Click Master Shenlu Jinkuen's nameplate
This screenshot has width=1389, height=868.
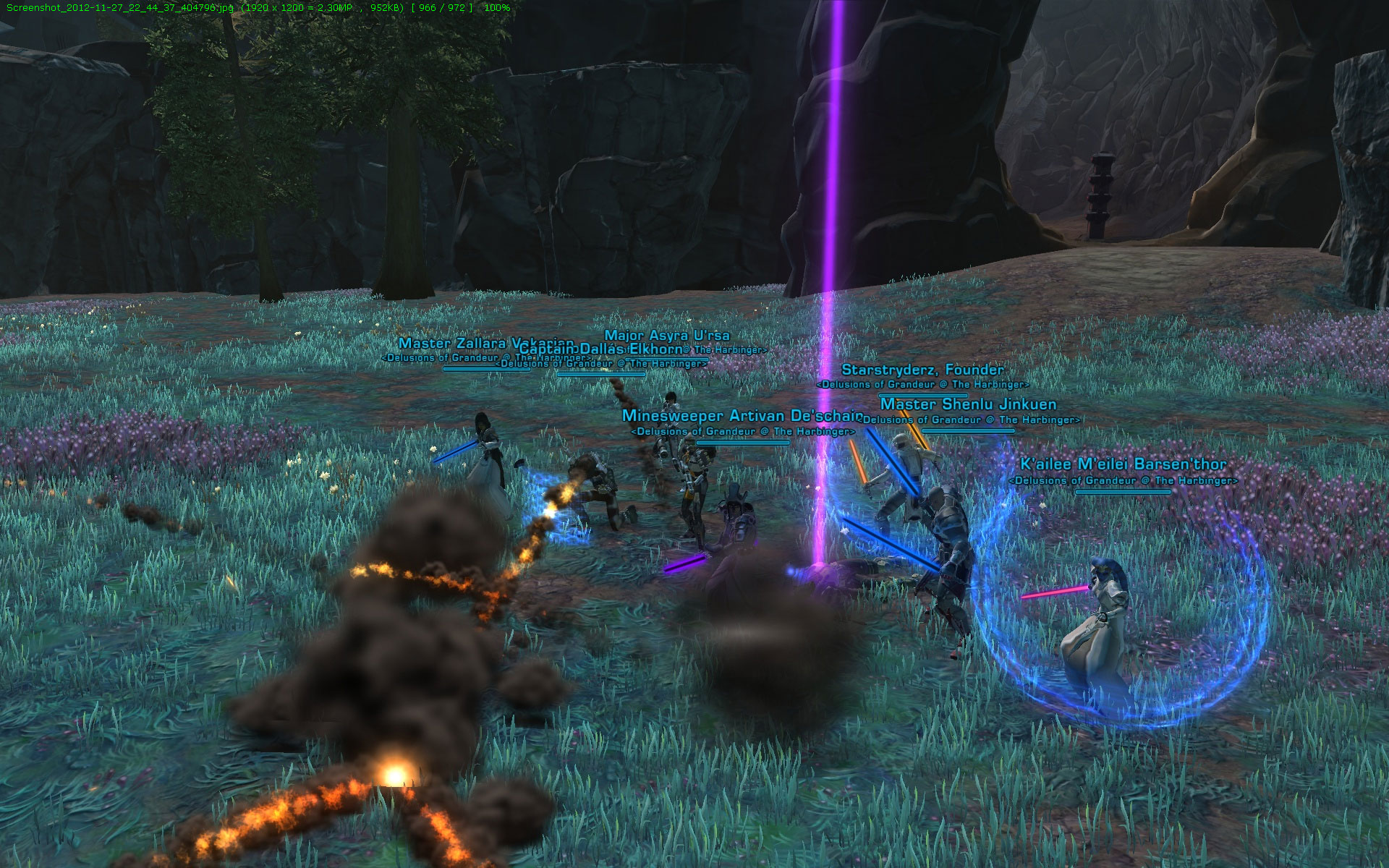point(968,404)
